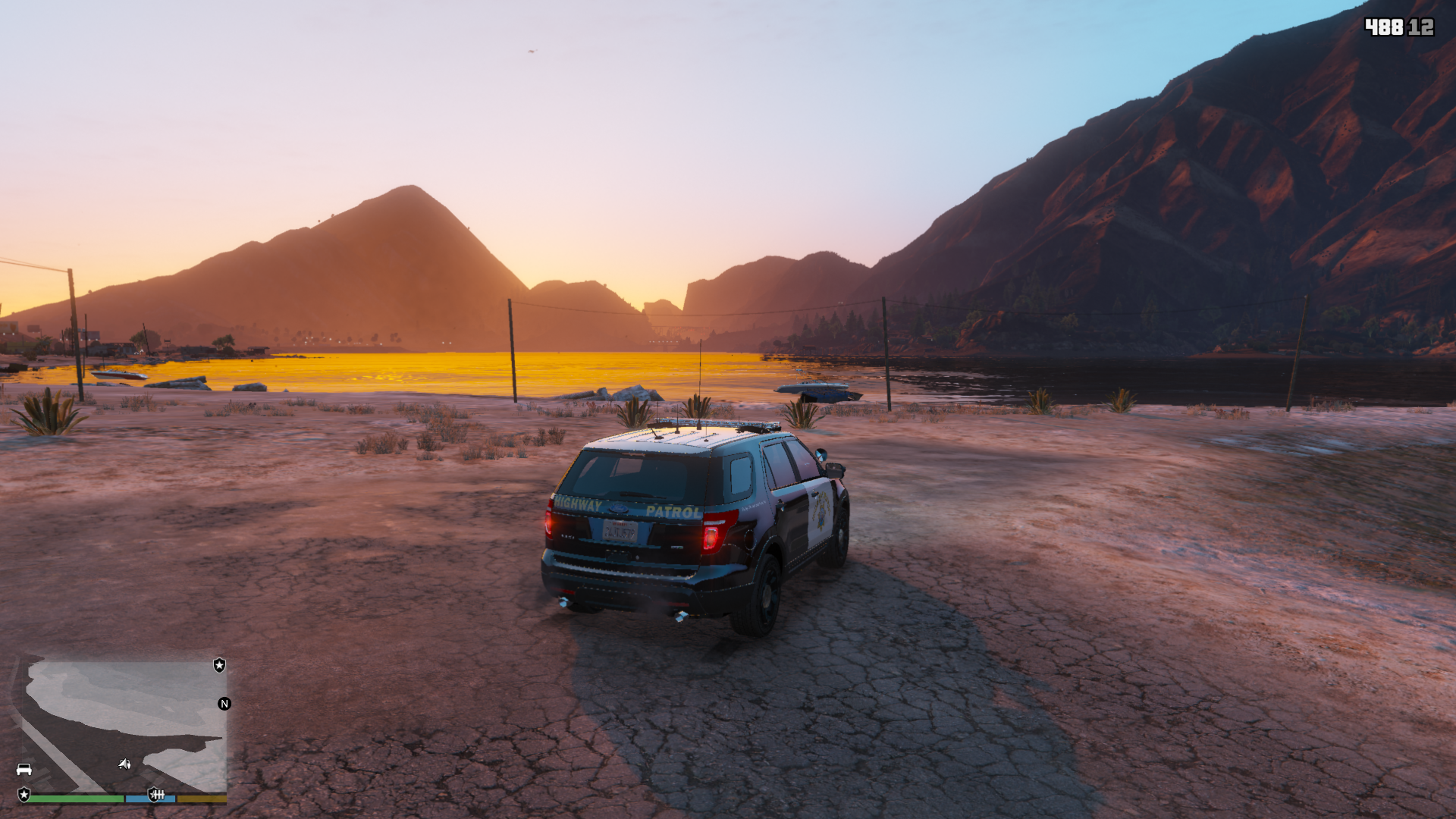The image size is (1456, 819).
Task: Click the player arrow on the minimap
Action: click(x=124, y=764)
